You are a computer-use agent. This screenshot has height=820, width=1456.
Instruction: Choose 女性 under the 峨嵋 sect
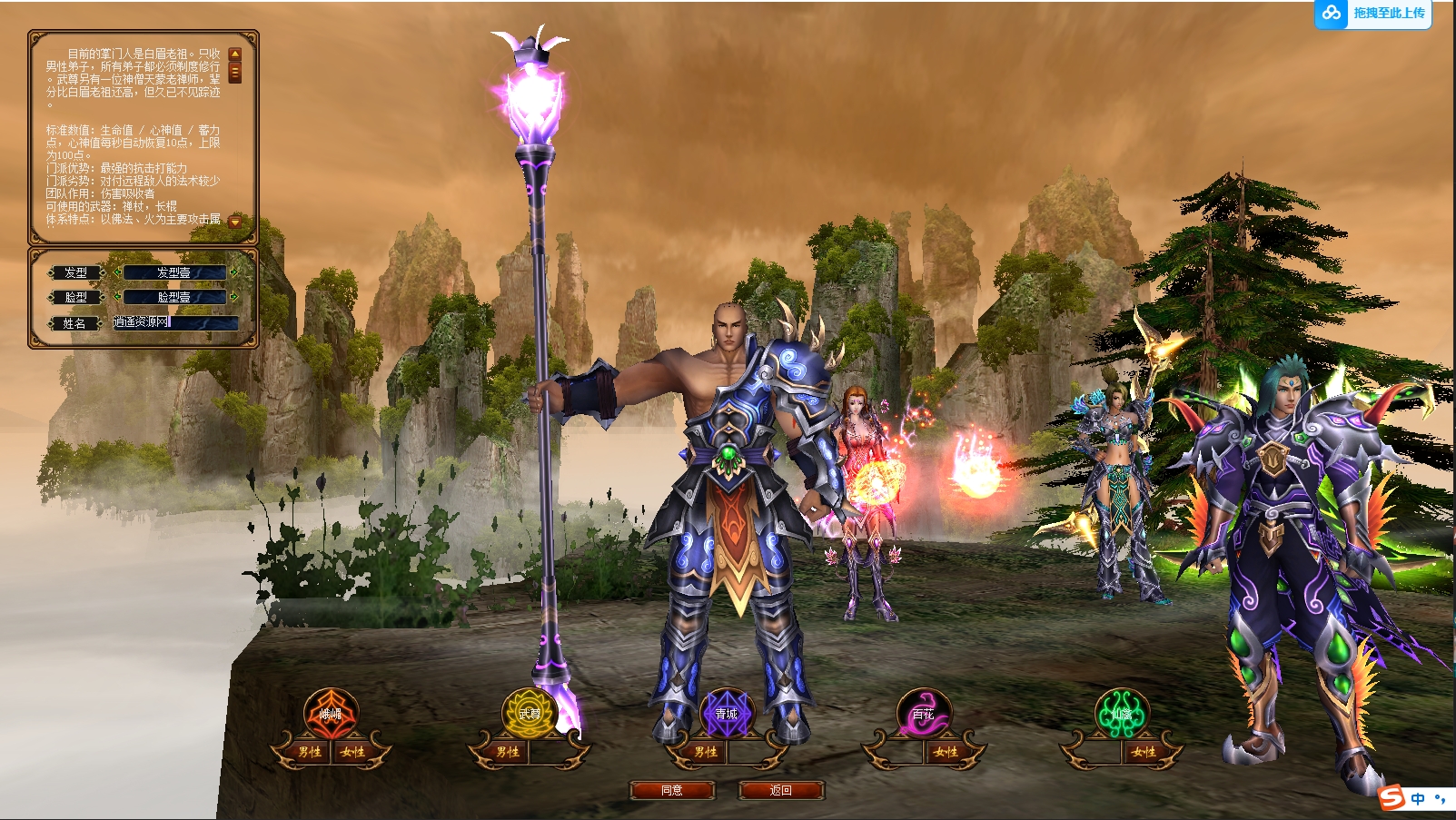pyautogui.click(x=352, y=752)
